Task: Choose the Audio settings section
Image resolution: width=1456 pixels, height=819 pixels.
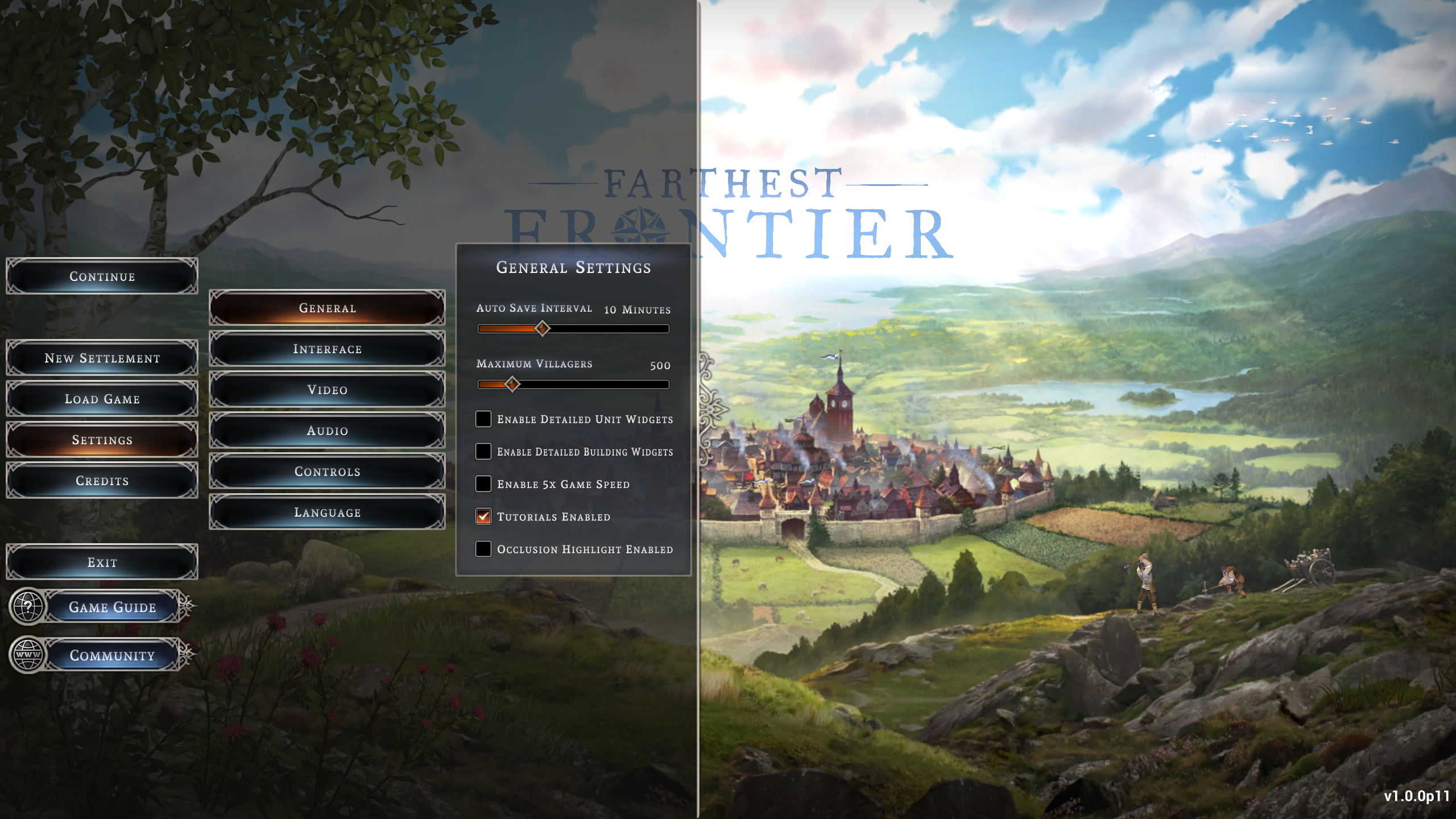Action: (327, 431)
